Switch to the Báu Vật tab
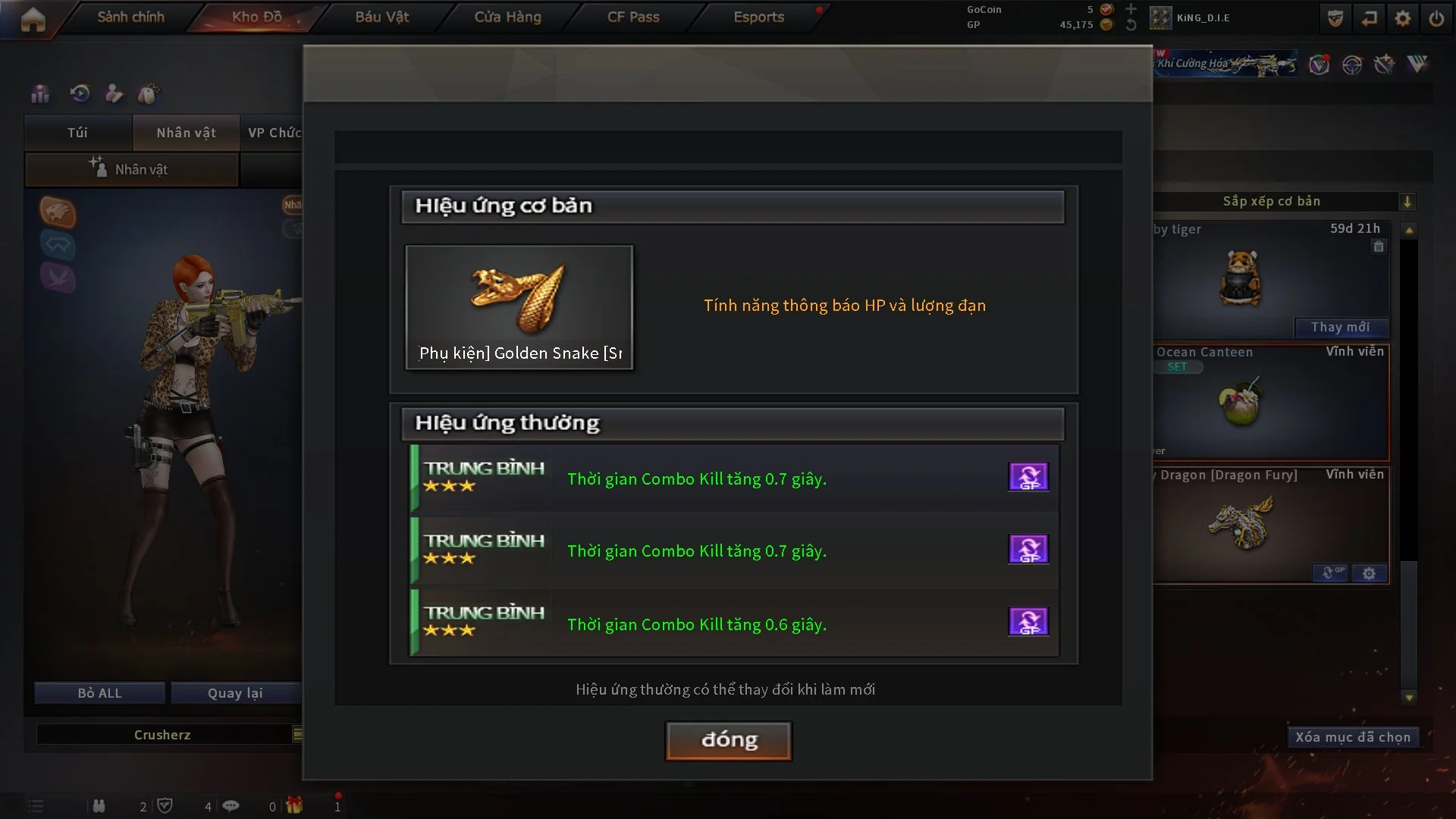 [x=381, y=17]
